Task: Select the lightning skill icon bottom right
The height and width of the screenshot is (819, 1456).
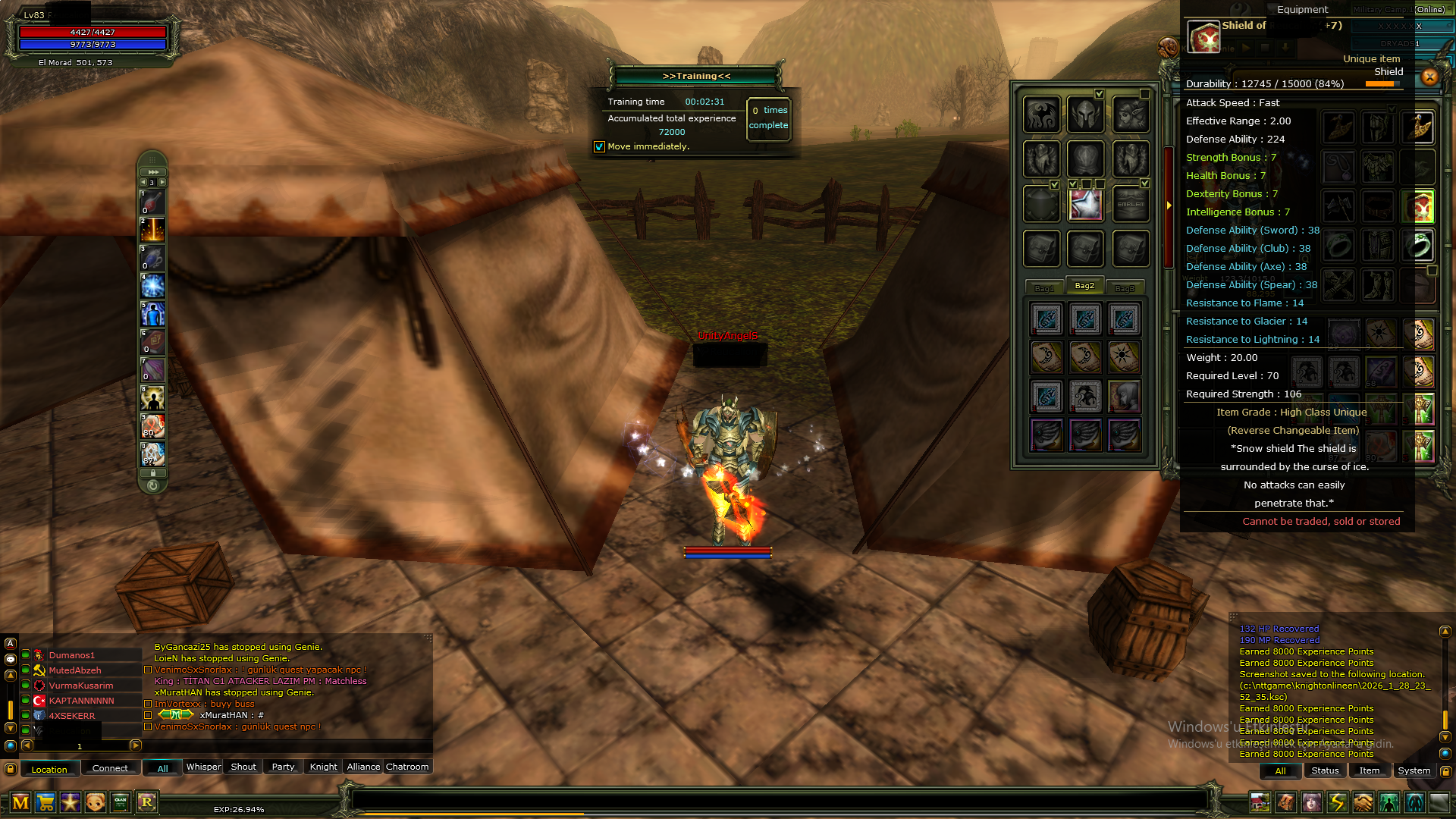Action: tap(1337, 802)
